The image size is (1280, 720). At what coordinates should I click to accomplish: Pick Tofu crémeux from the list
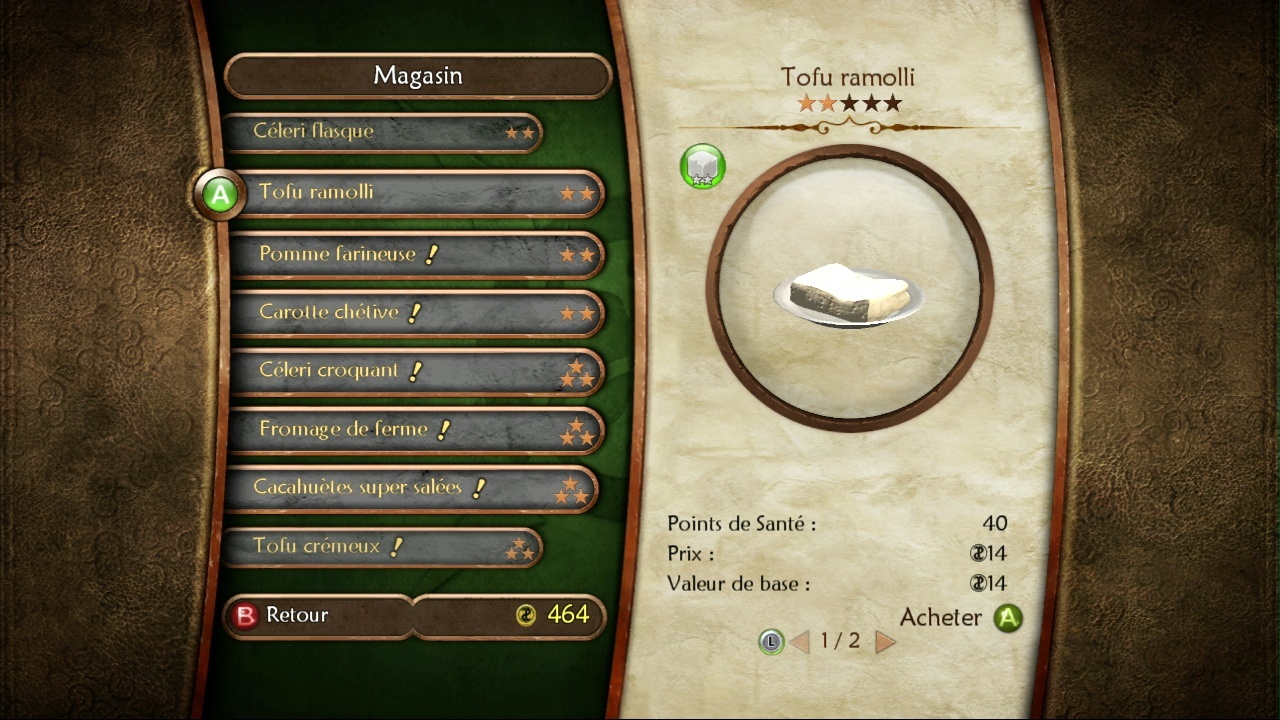click(x=381, y=547)
